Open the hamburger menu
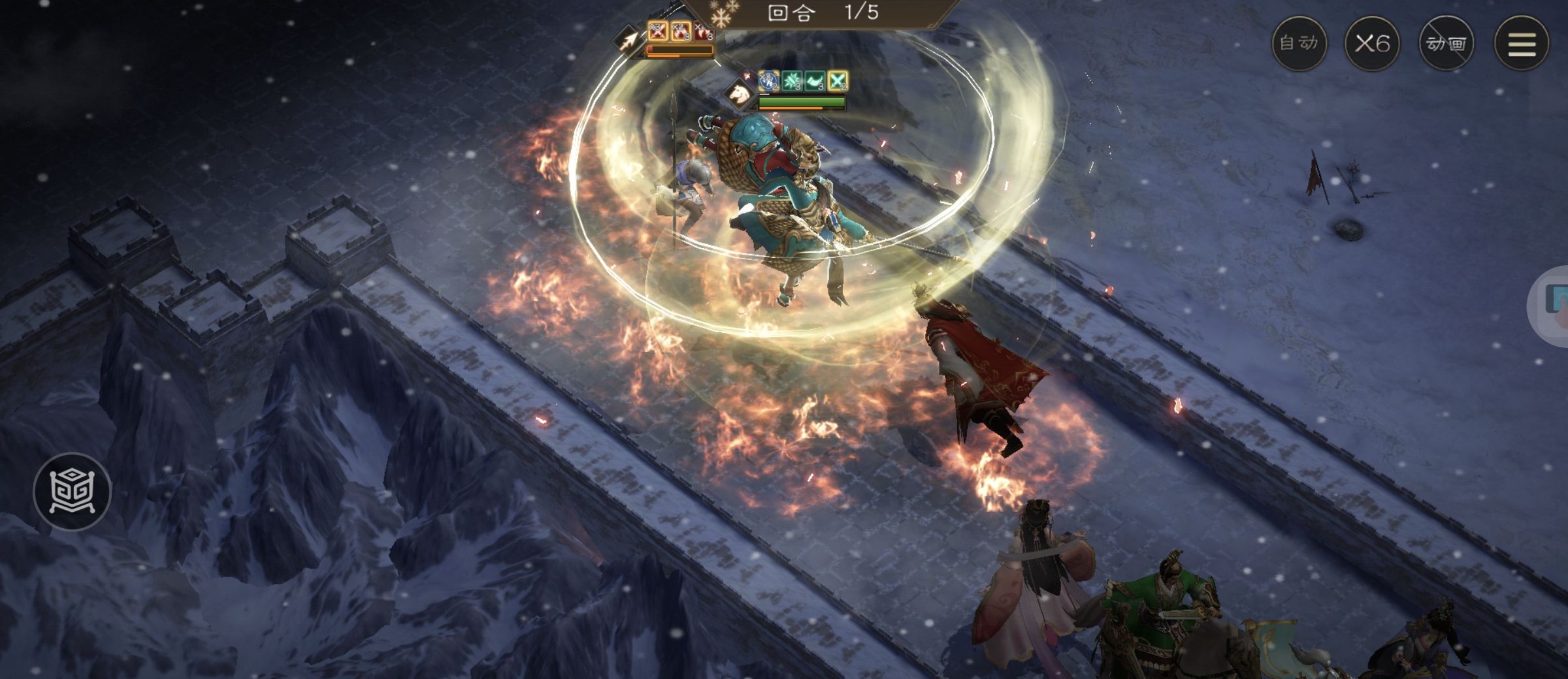This screenshot has height=679, width=1568. click(1522, 44)
